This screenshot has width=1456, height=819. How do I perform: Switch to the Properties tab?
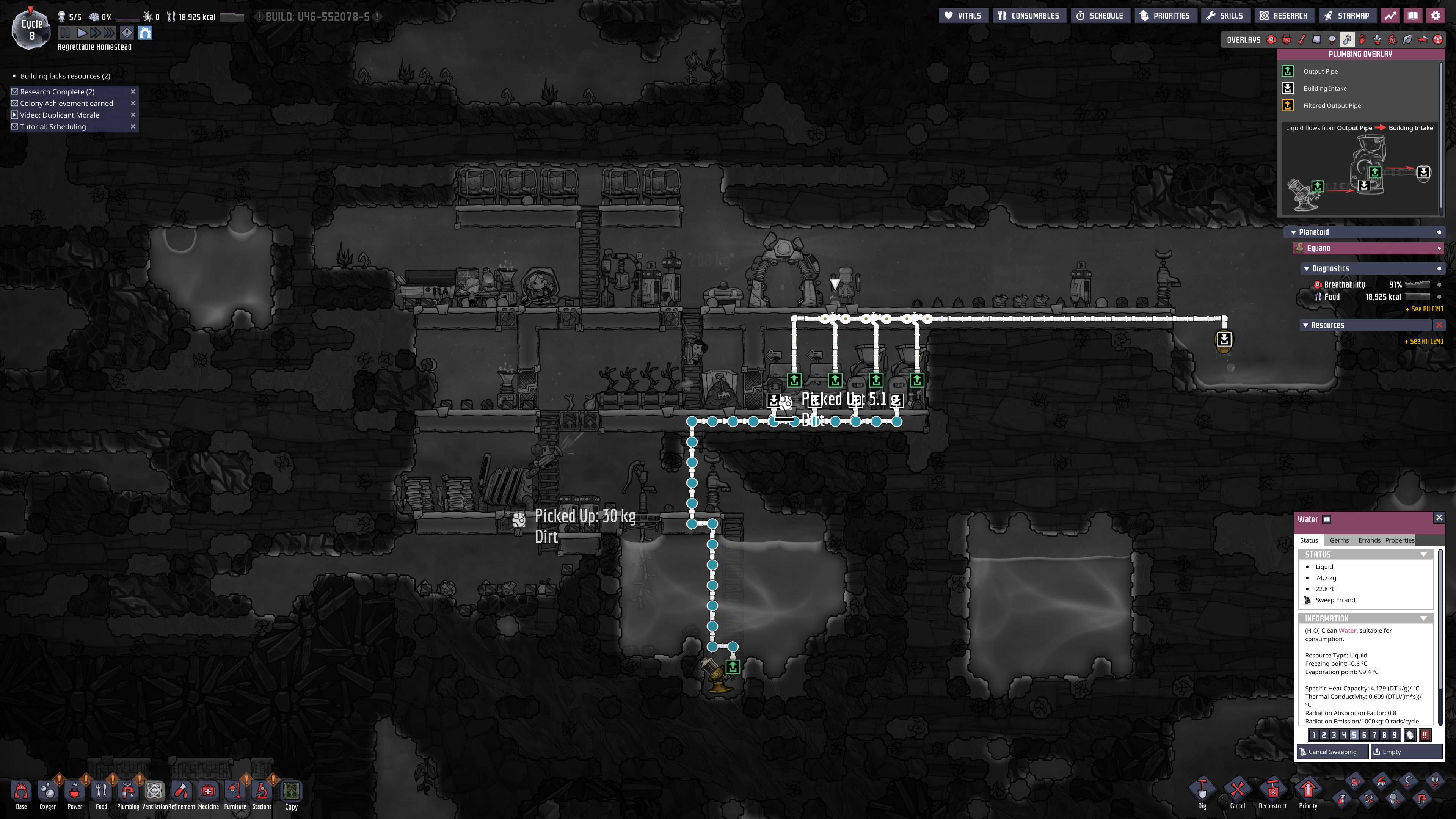pyautogui.click(x=1400, y=540)
